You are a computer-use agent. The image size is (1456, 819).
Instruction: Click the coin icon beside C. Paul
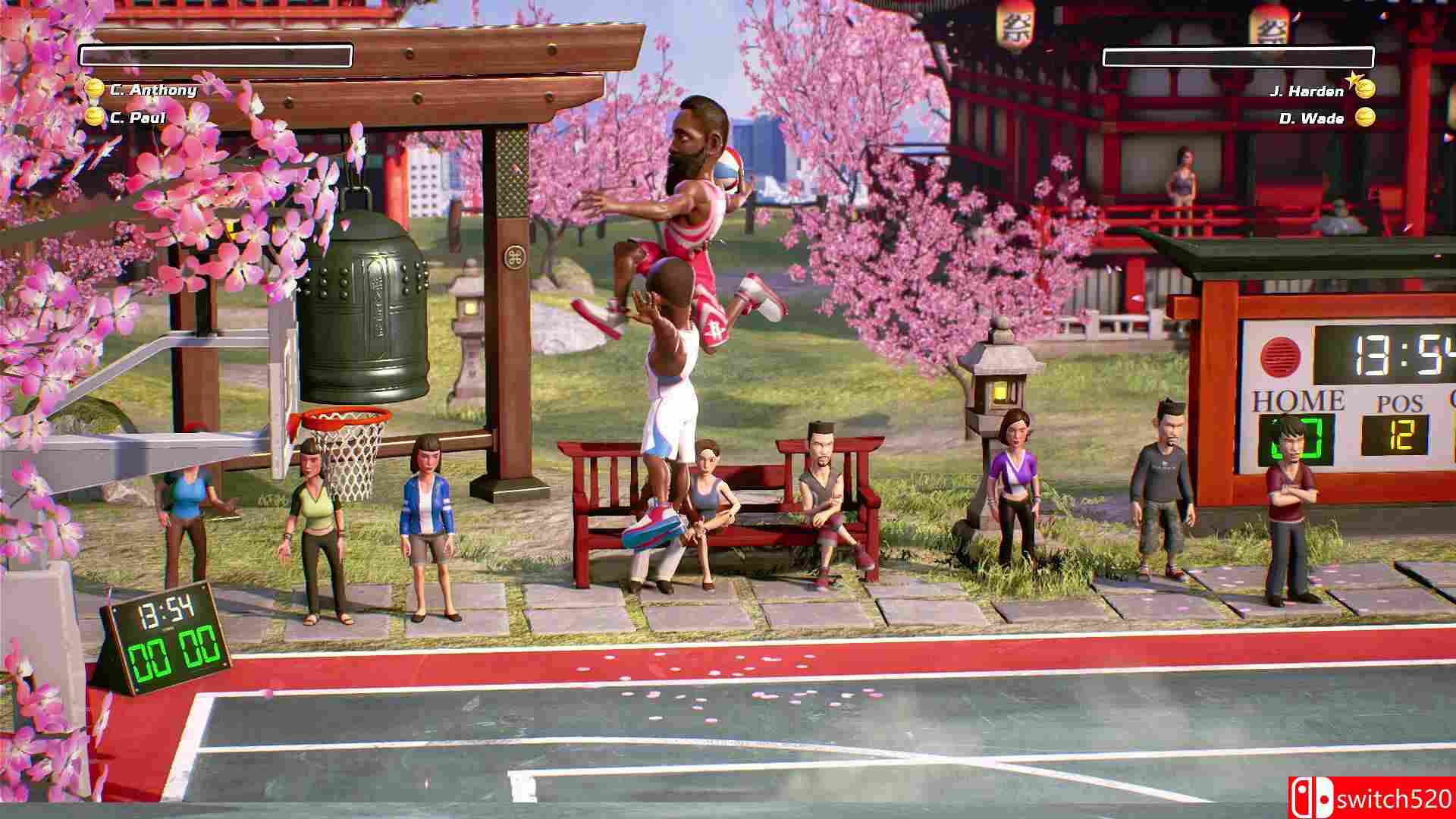(93, 116)
